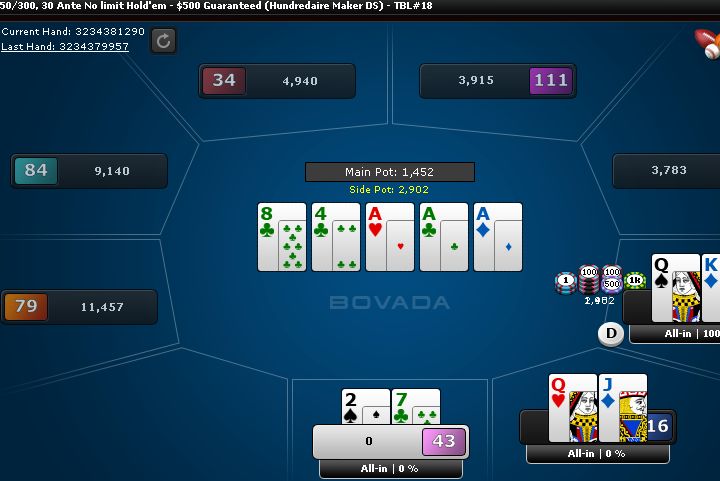This screenshot has height=481, width=720.
Task: Open the Last Hand history link
Action: click(65, 46)
